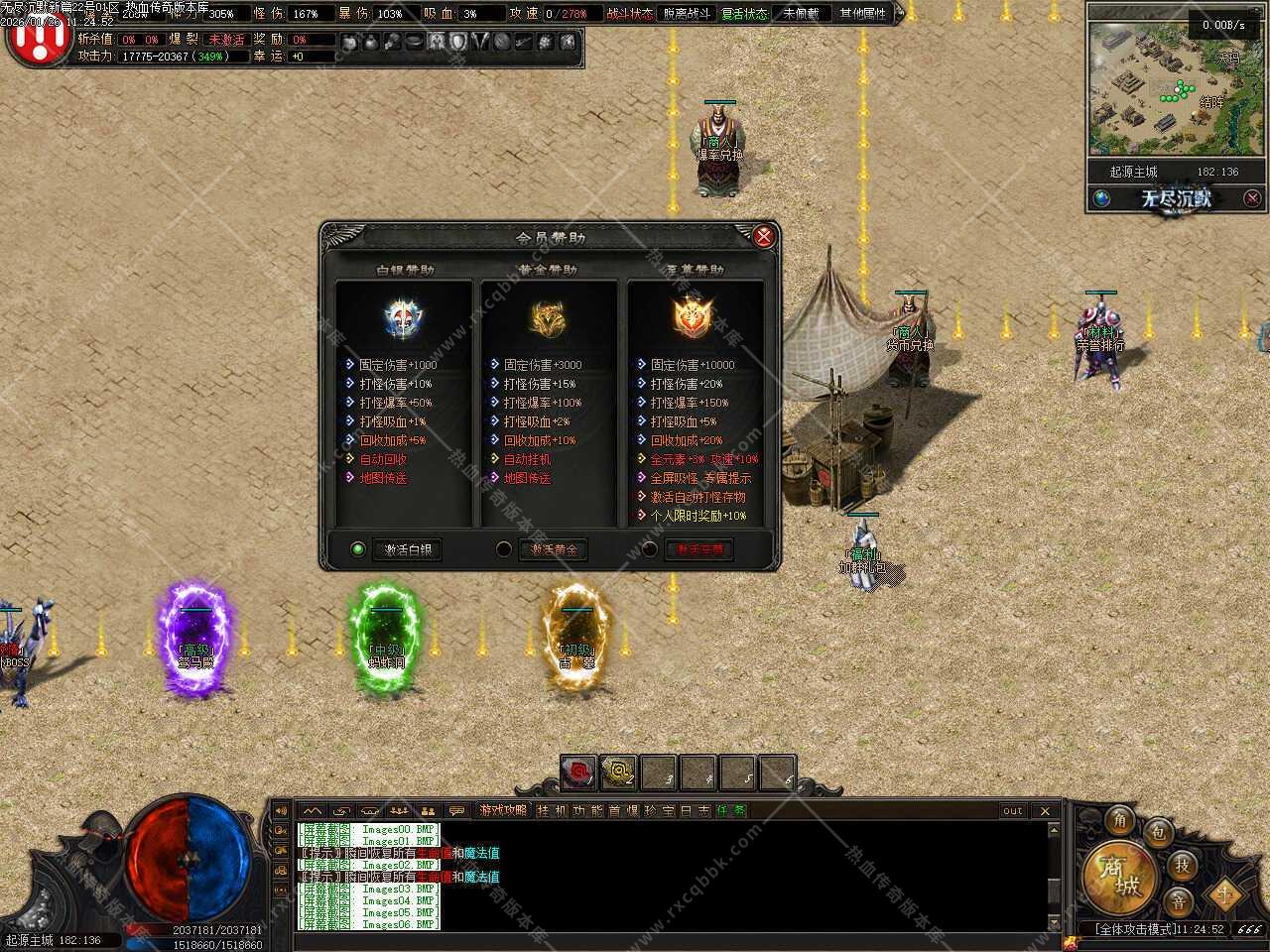The height and width of the screenshot is (952, 1270).
Task: Open the world map globe icon
Action: pyautogui.click(x=1102, y=198)
